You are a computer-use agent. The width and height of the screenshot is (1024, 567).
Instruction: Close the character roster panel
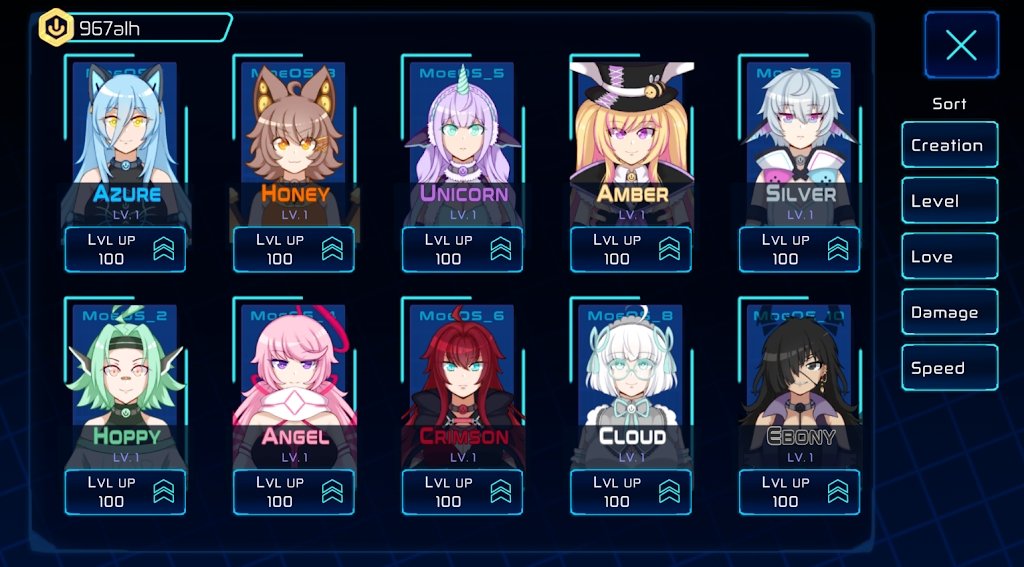coord(961,45)
